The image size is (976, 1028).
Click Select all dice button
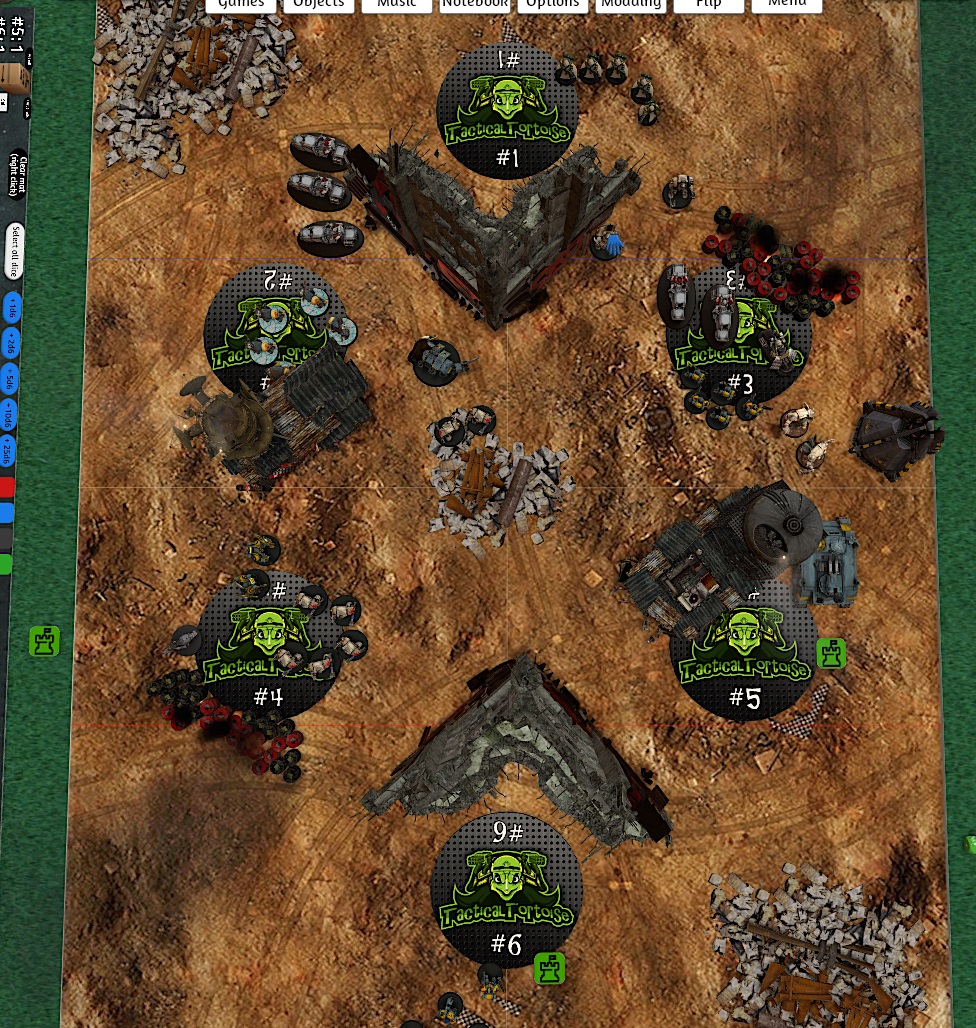(14, 247)
